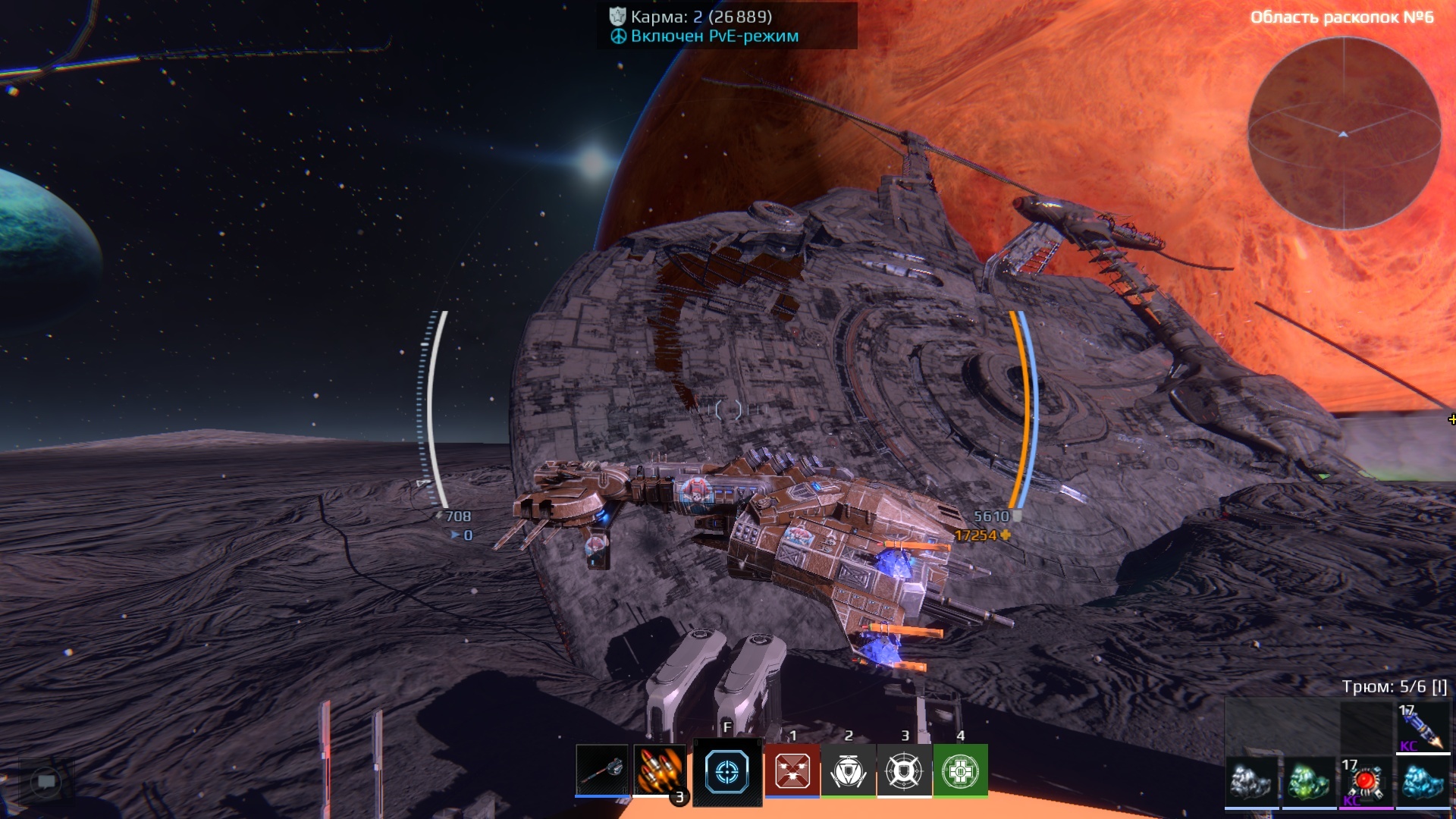Open the cargo hold via the Трюм label

coord(1394,687)
